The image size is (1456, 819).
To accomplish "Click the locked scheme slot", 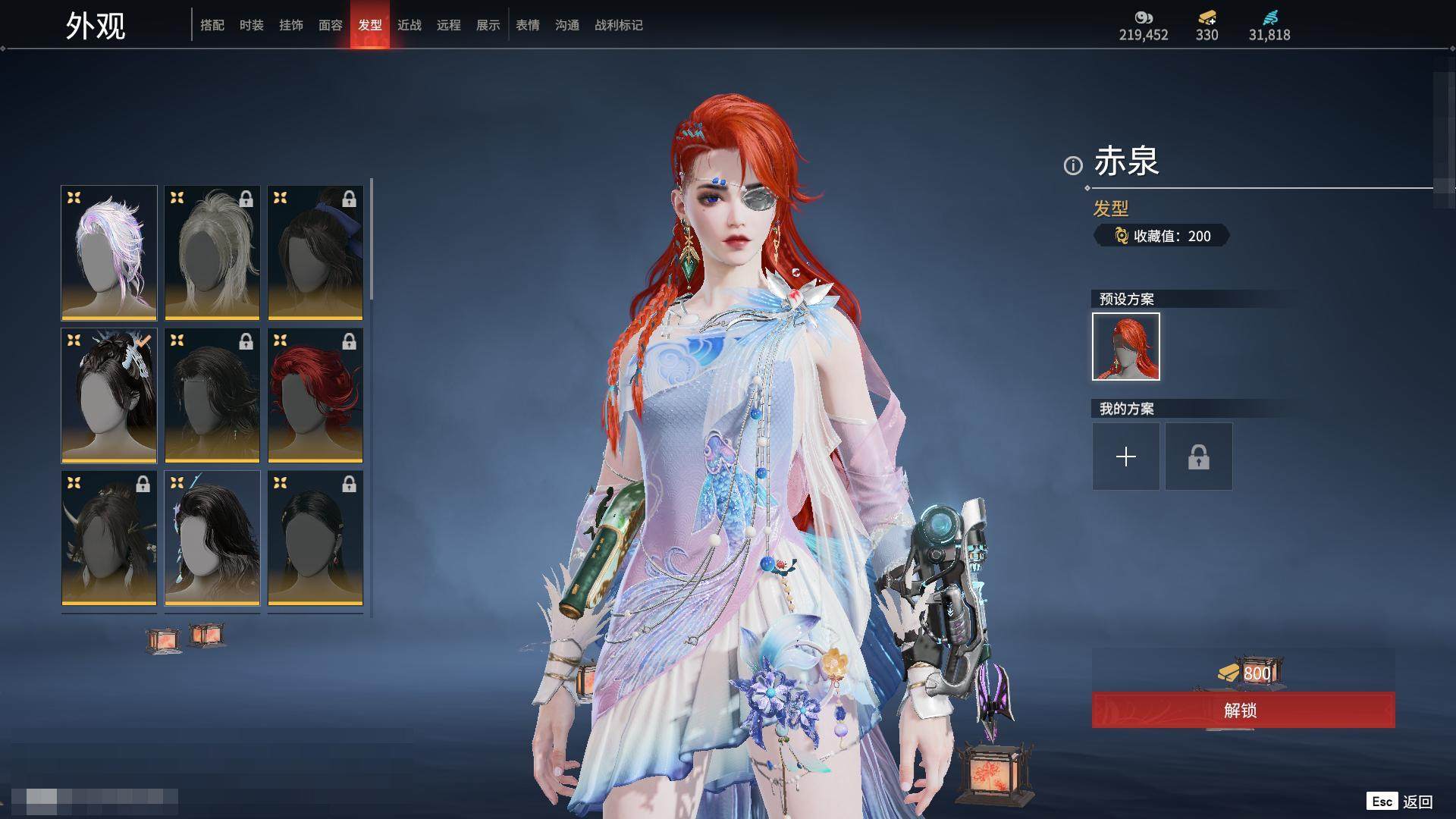I will pyautogui.click(x=1199, y=457).
